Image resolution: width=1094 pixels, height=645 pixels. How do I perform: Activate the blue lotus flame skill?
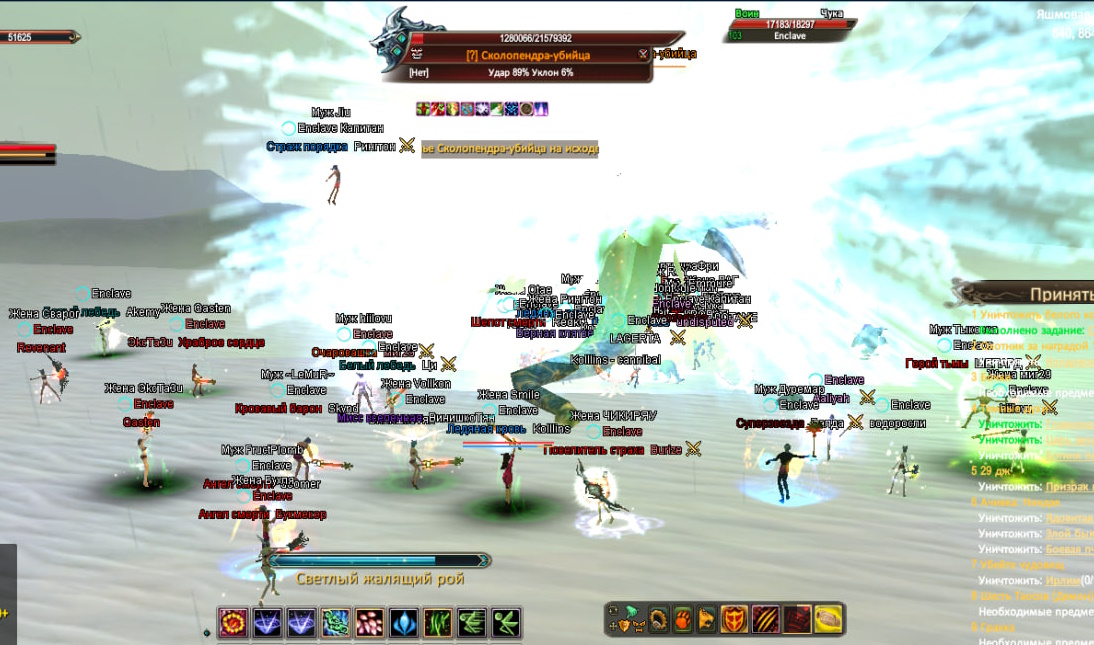pos(403,623)
